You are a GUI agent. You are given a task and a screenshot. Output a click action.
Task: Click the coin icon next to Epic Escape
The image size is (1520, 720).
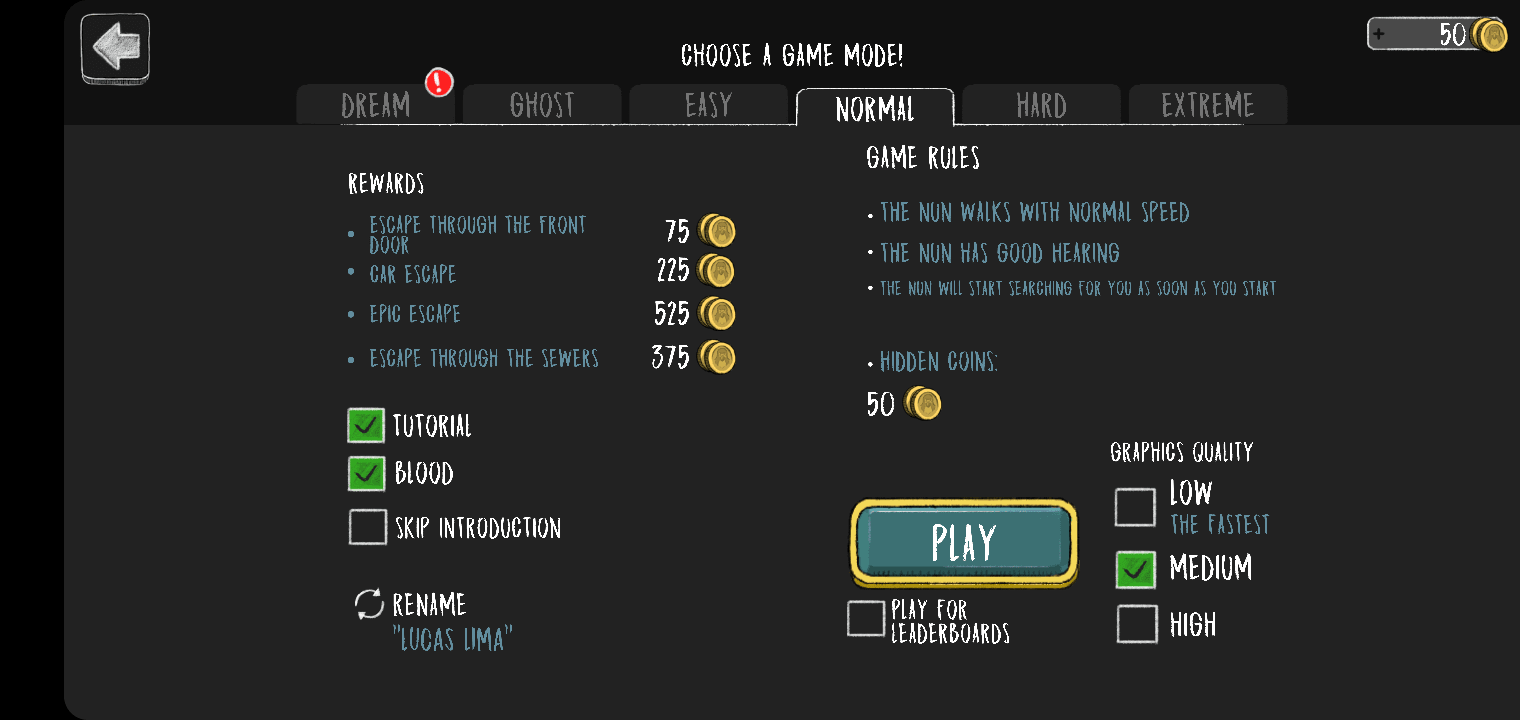tap(718, 313)
